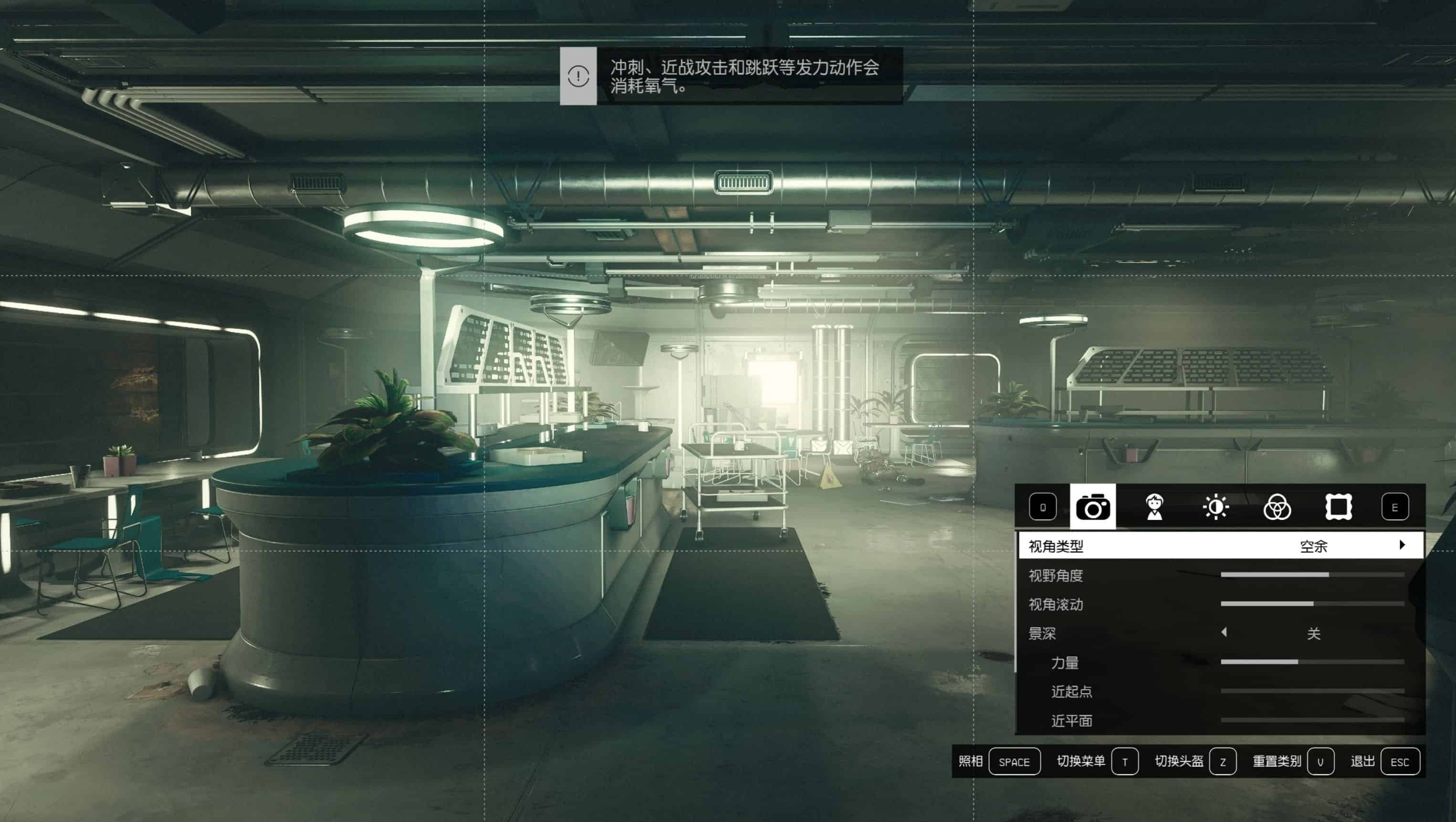Take a photo with 照相
This screenshot has width=1456, height=822.
(x=1014, y=762)
